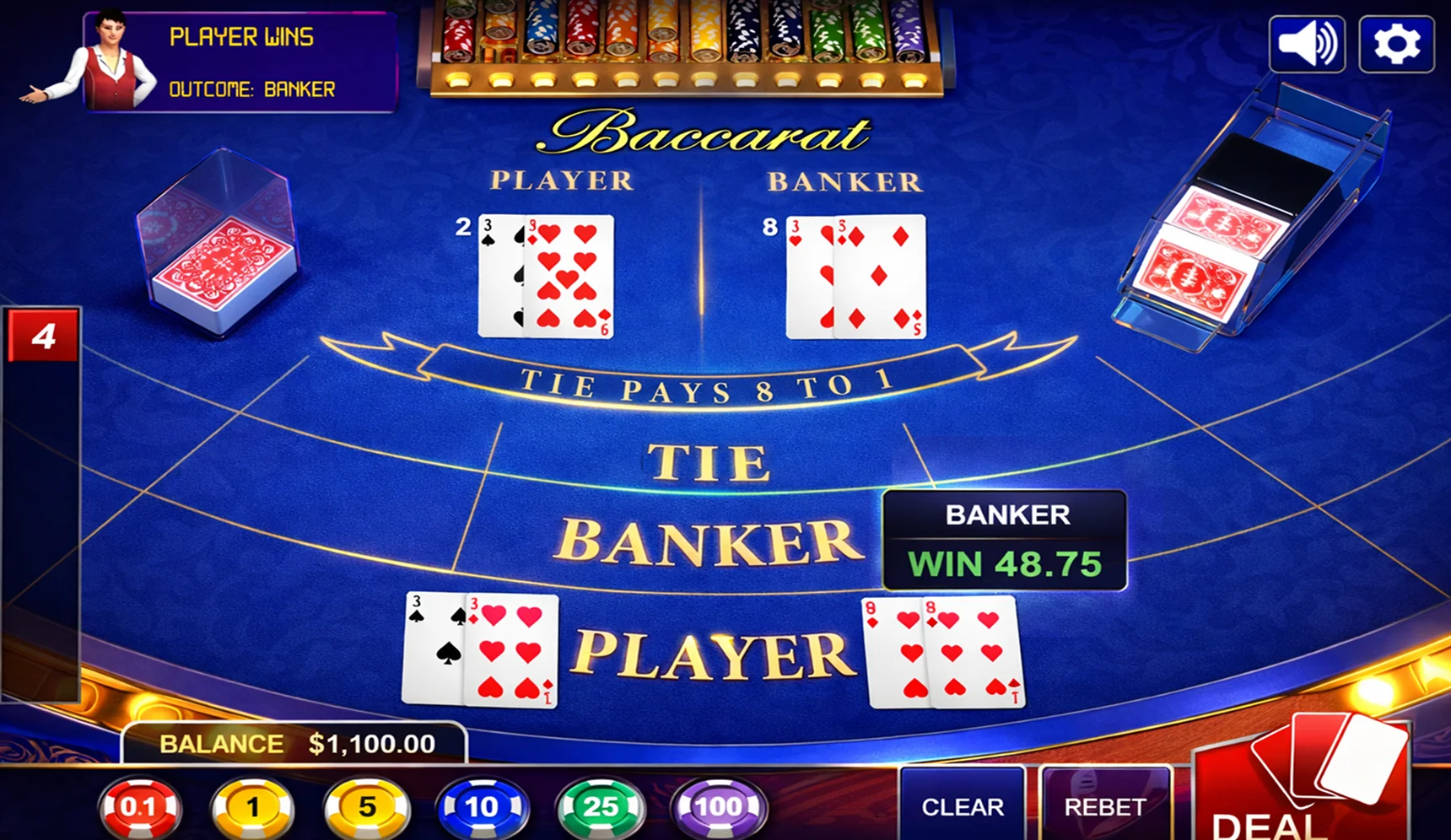Select the 1 value yellow chip
The image size is (1451, 840).
253,805
